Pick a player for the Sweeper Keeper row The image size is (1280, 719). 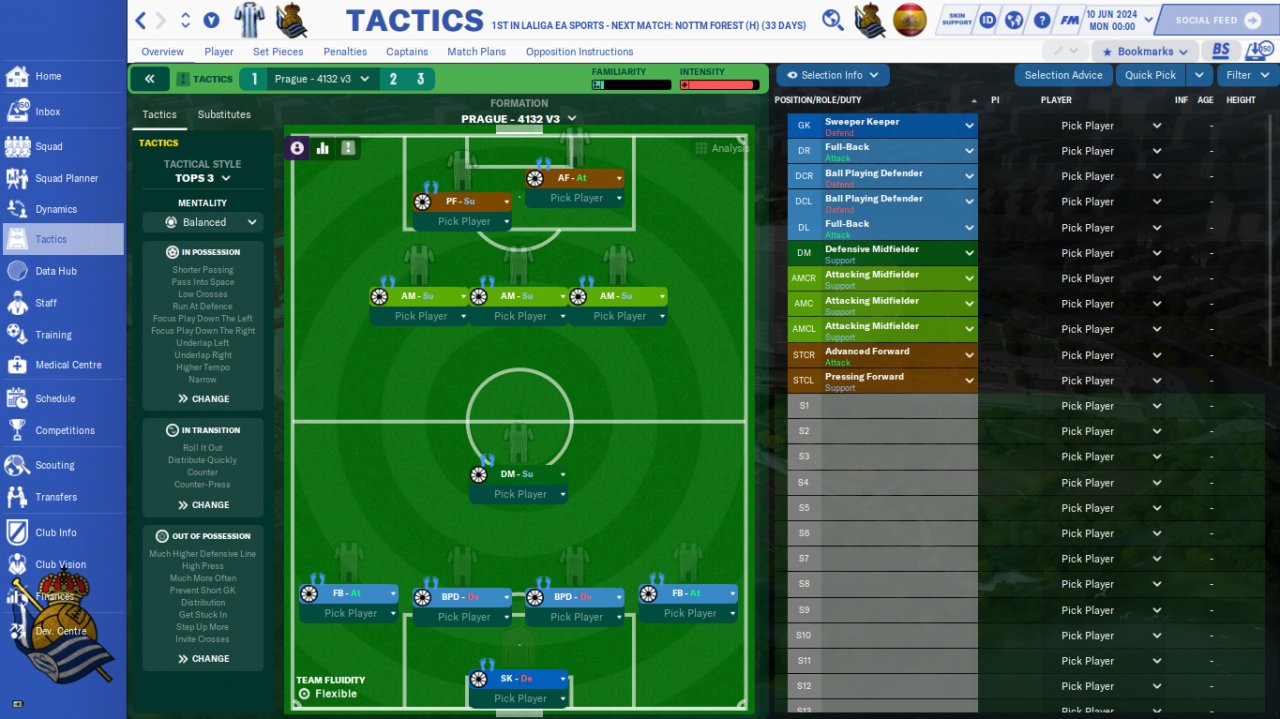pos(1110,126)
